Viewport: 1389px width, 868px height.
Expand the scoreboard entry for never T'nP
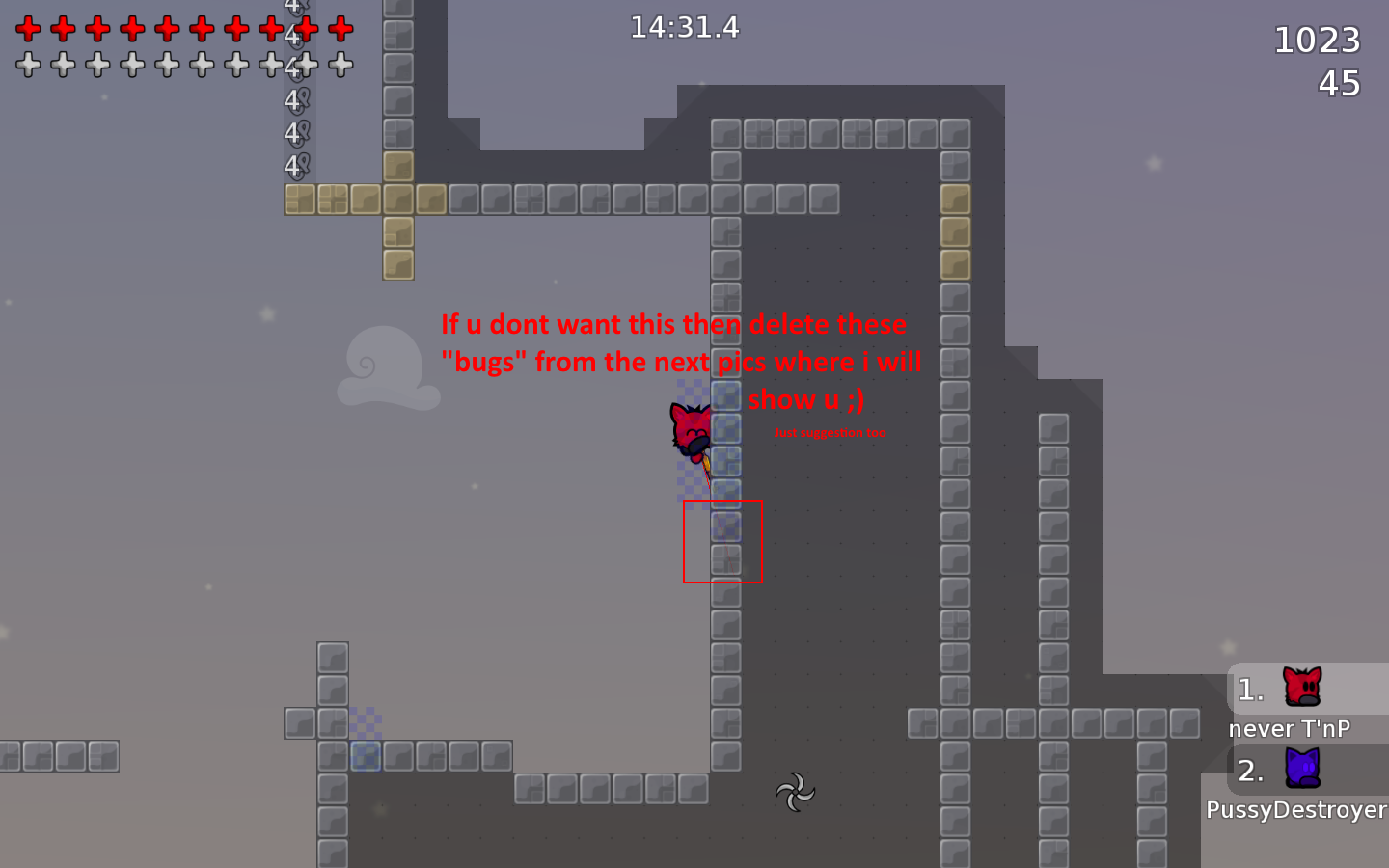[1291, 728]
